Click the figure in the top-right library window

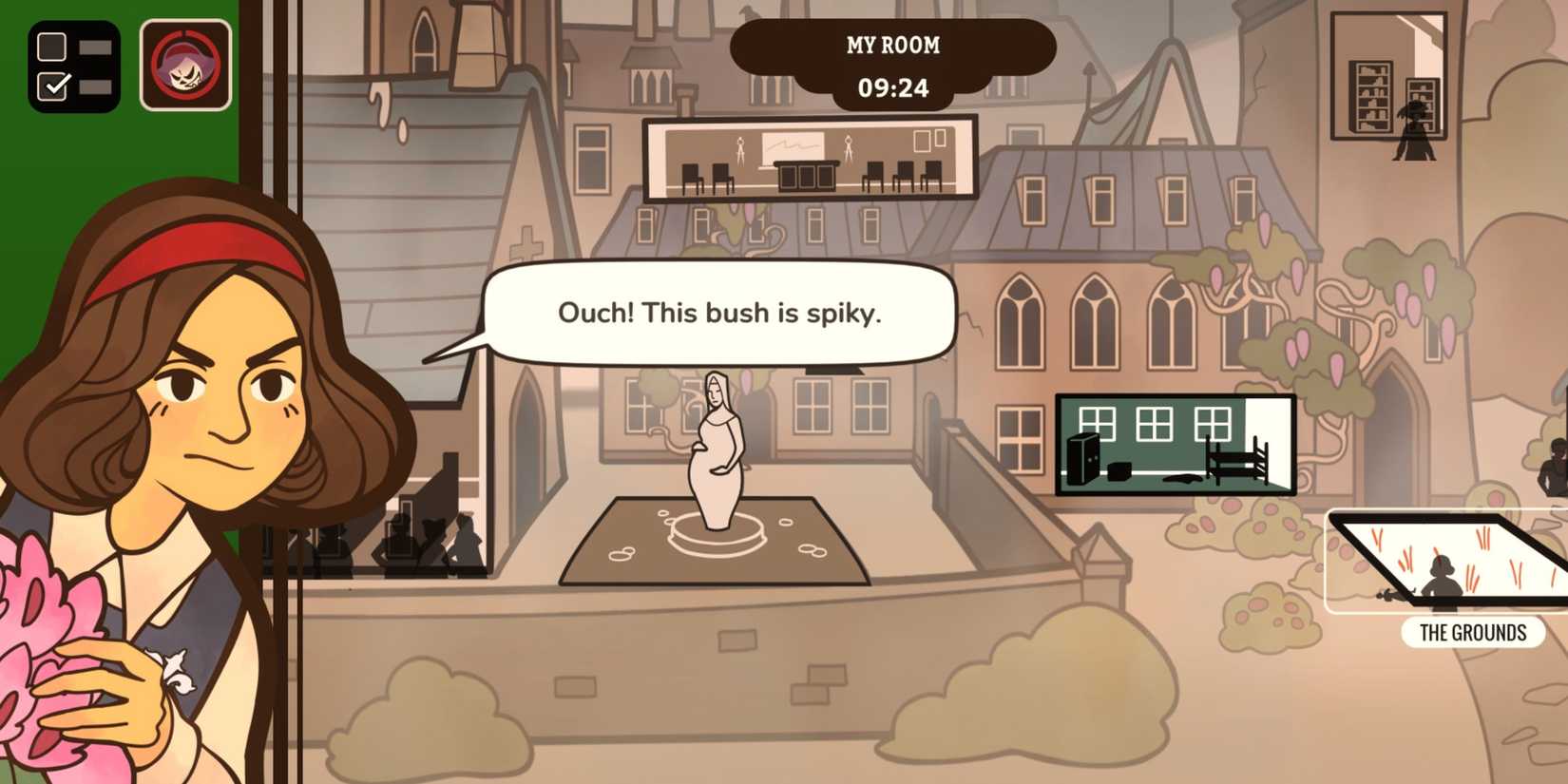[1416, 124]
